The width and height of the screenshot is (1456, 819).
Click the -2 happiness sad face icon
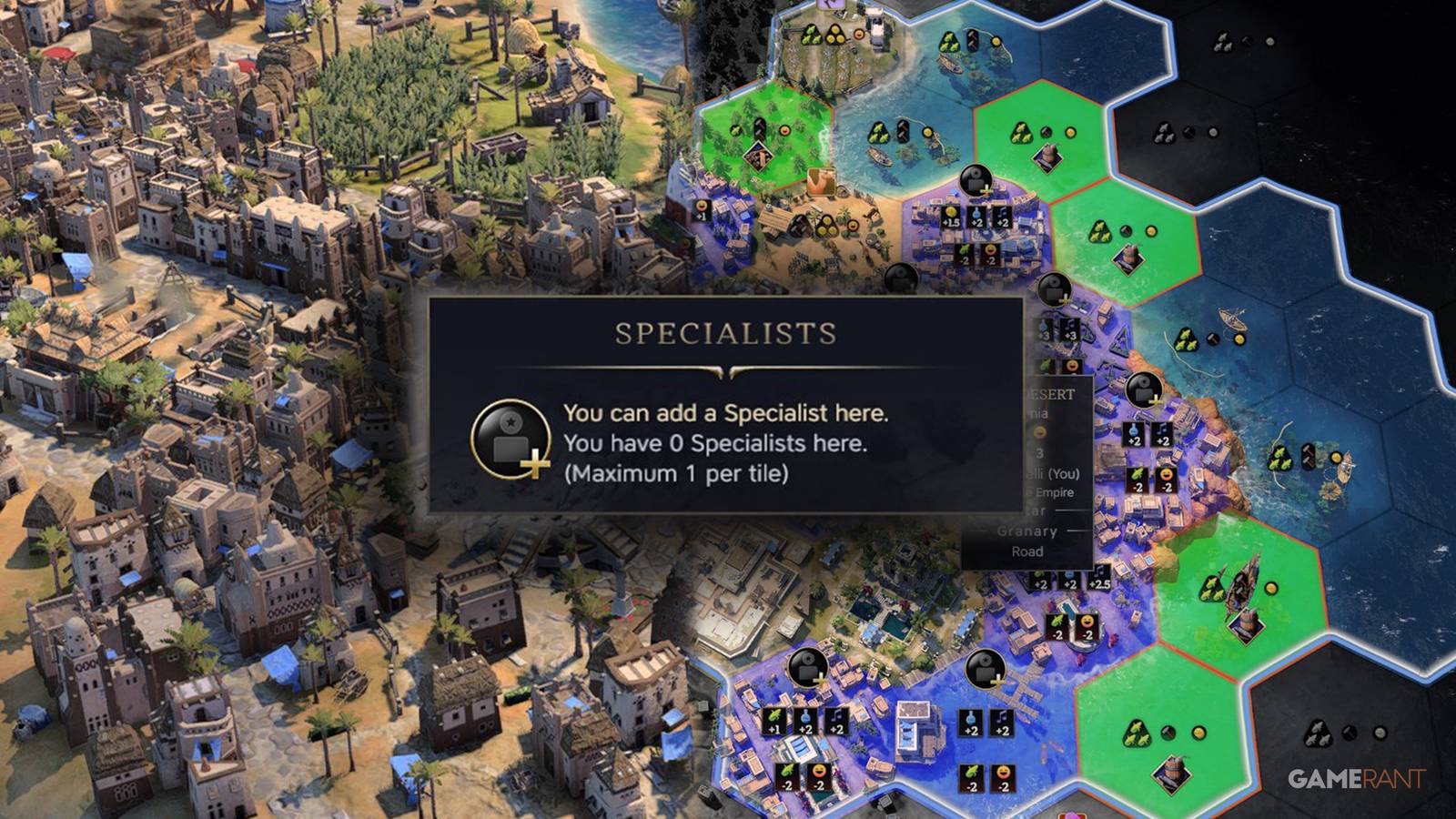click(x=990, y=255)
